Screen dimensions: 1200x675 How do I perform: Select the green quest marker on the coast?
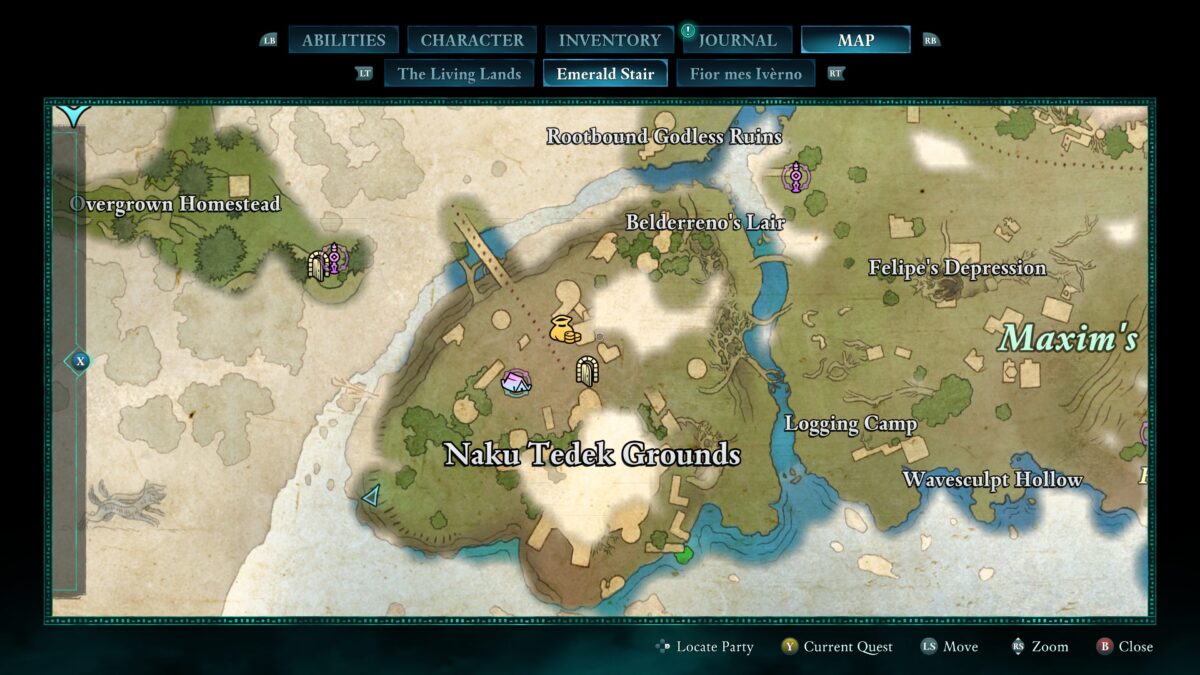click(684, 554)
